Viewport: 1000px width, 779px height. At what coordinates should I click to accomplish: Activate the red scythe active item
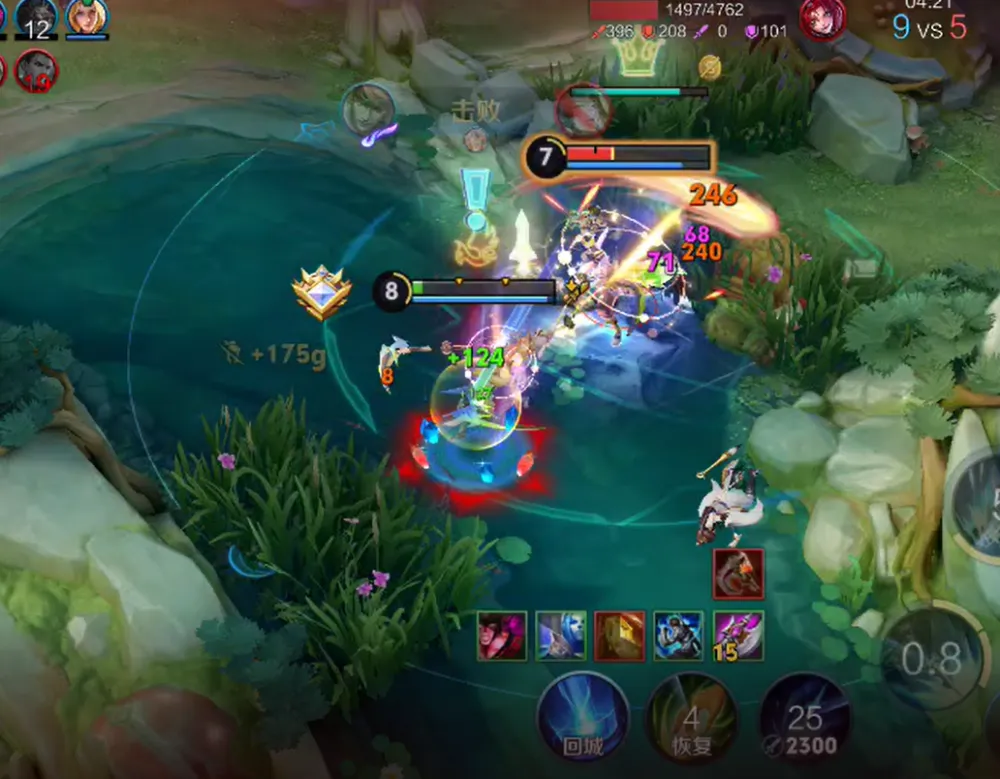coord(738,574)
